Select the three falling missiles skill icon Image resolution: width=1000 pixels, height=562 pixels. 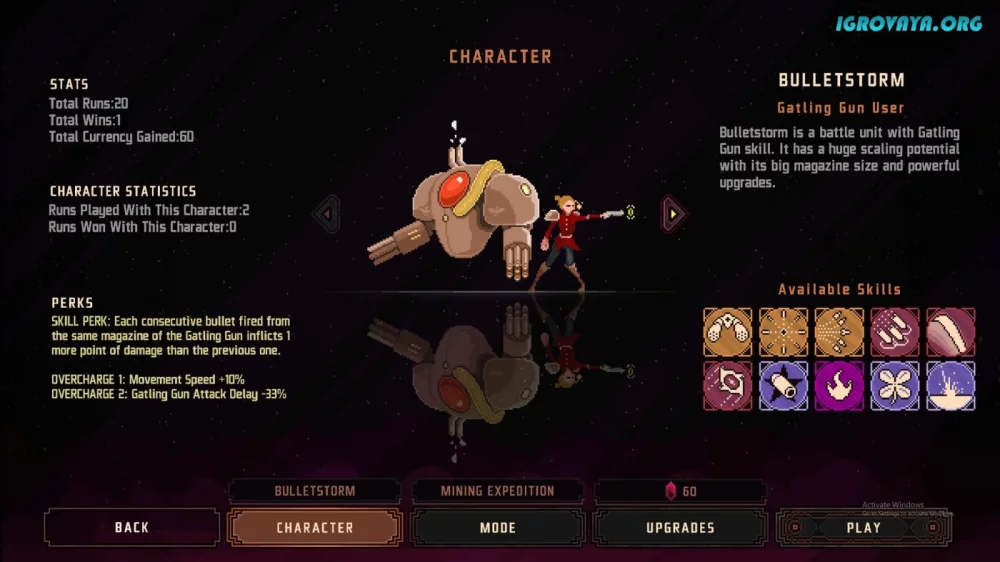895,332
